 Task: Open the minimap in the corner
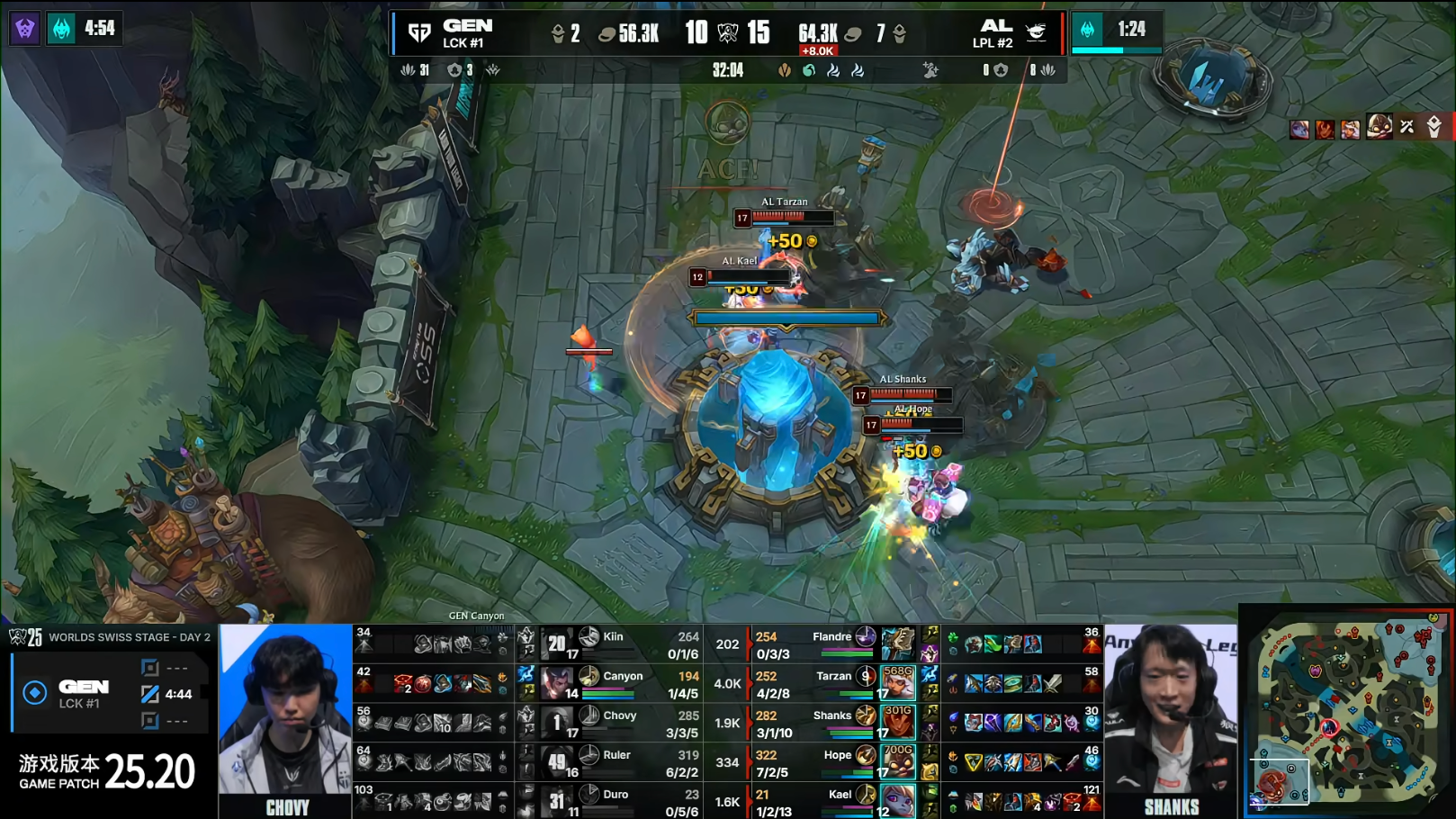pos(1346,711)
